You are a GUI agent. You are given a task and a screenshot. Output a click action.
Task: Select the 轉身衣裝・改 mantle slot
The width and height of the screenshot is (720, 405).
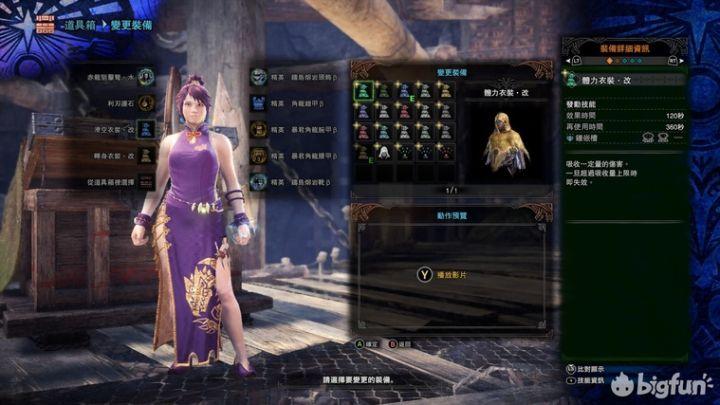coord(146,155)
